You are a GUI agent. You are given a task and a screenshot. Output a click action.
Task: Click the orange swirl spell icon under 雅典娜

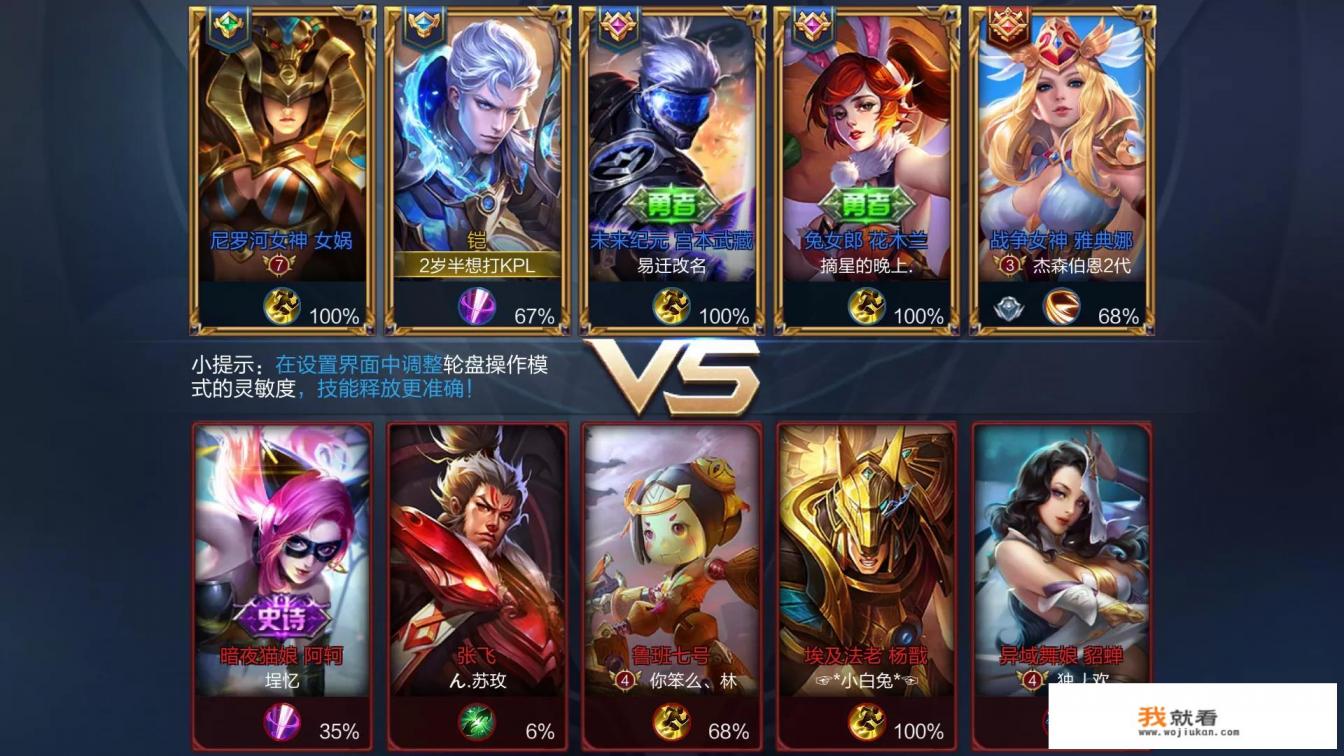point(1061,307)
